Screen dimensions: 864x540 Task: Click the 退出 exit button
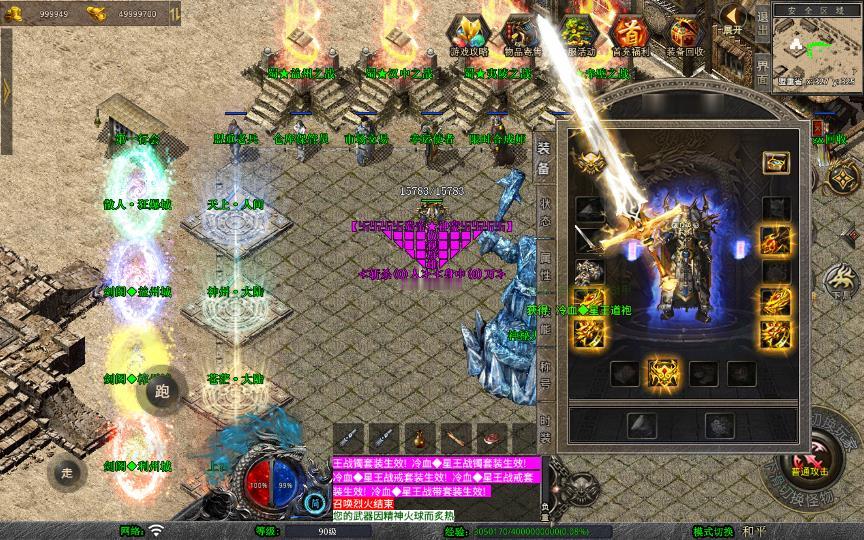click(x=762, y=22)
